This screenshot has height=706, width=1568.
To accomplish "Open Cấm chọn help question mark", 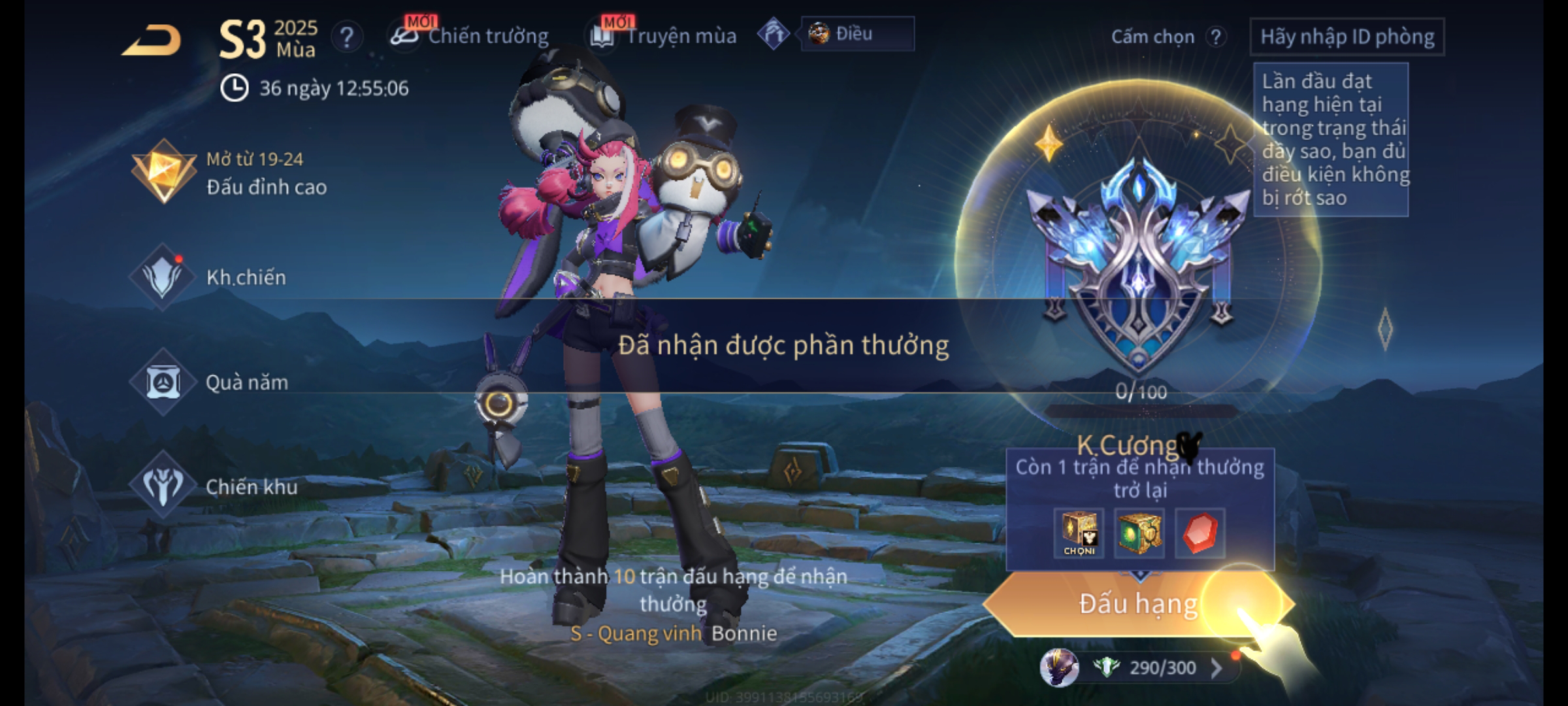I will [x=1215, y=37].
